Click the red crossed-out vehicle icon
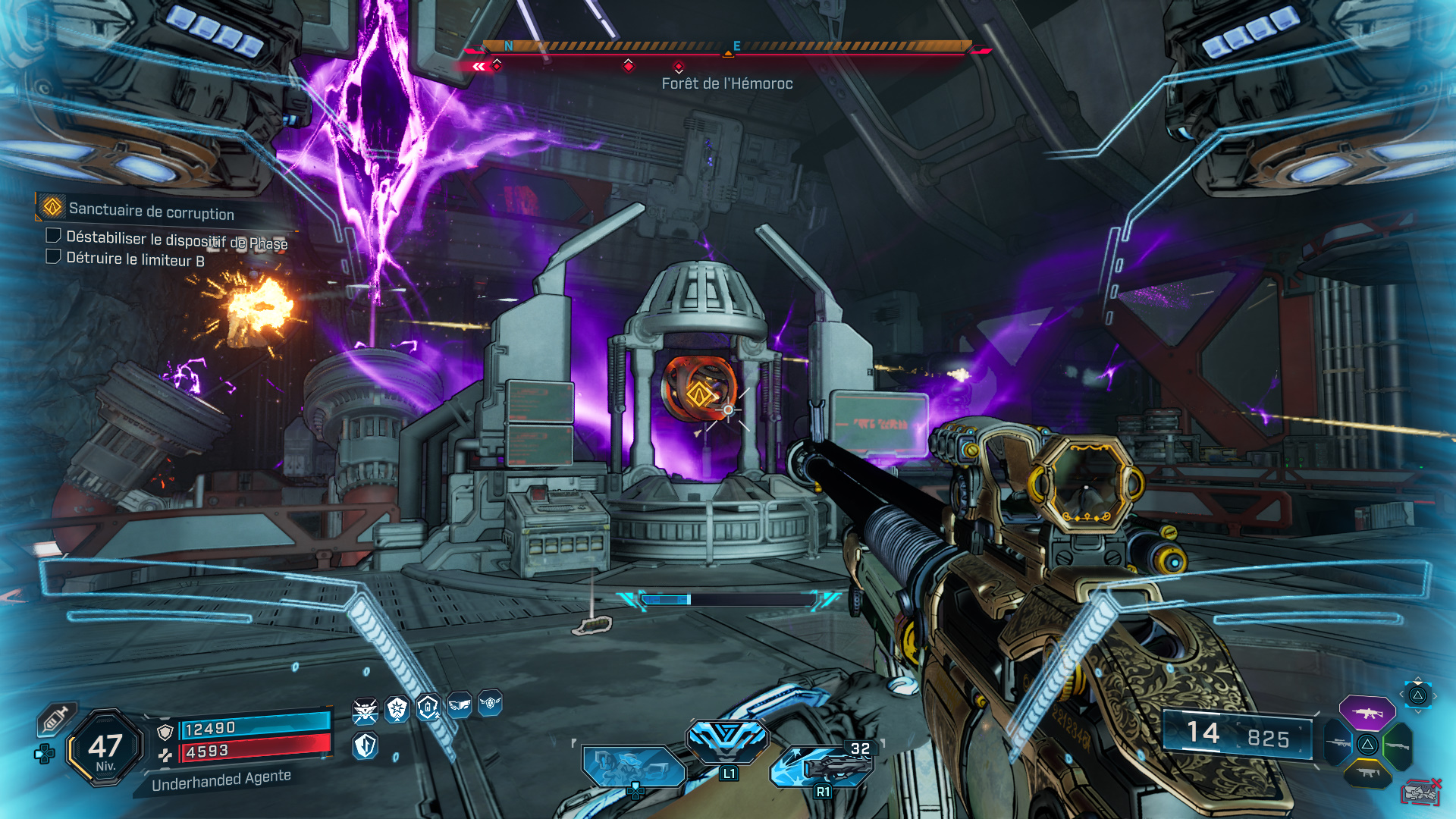Image resolution: width=1456 pixels, height=819 pixels. (x=1420, y=792)
